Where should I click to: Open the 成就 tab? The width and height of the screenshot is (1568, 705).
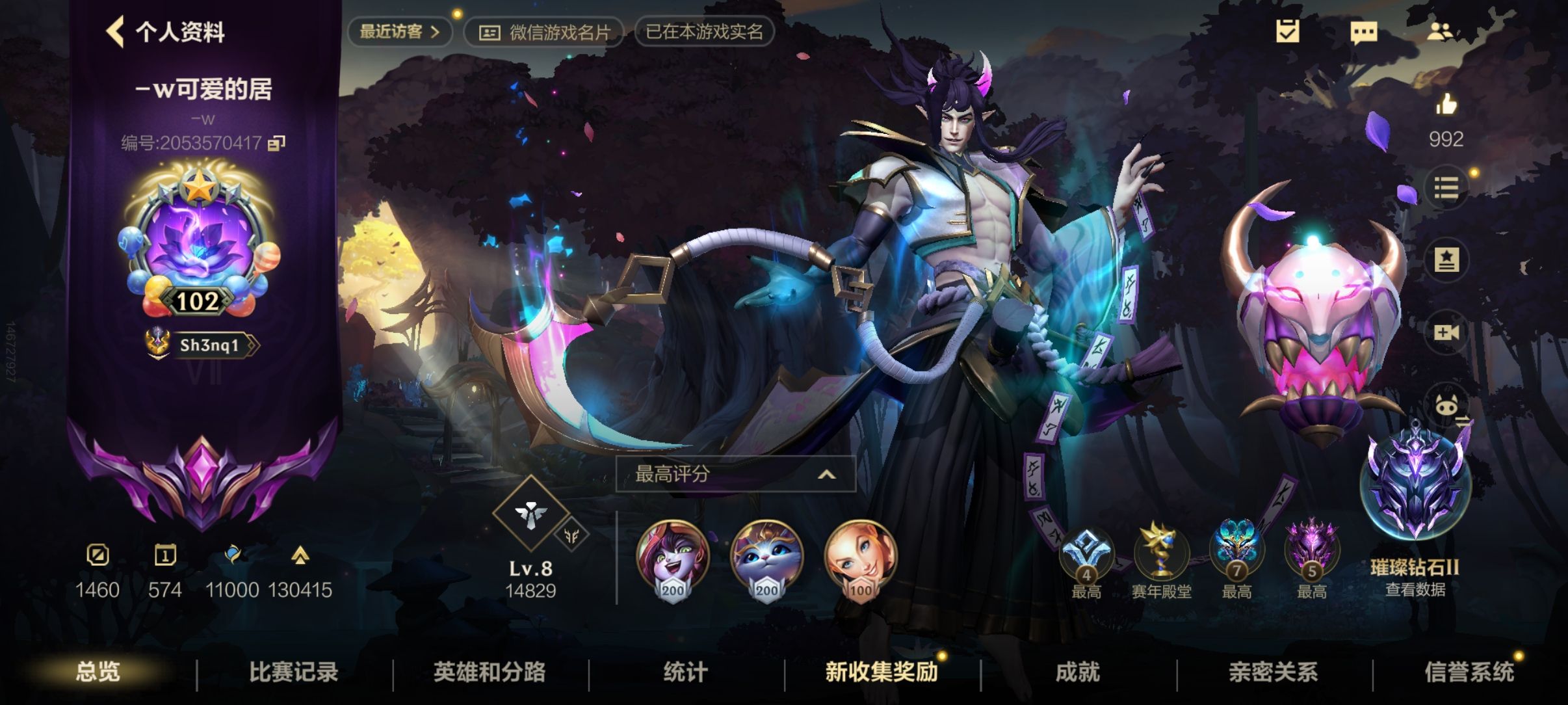point(1077,672)
